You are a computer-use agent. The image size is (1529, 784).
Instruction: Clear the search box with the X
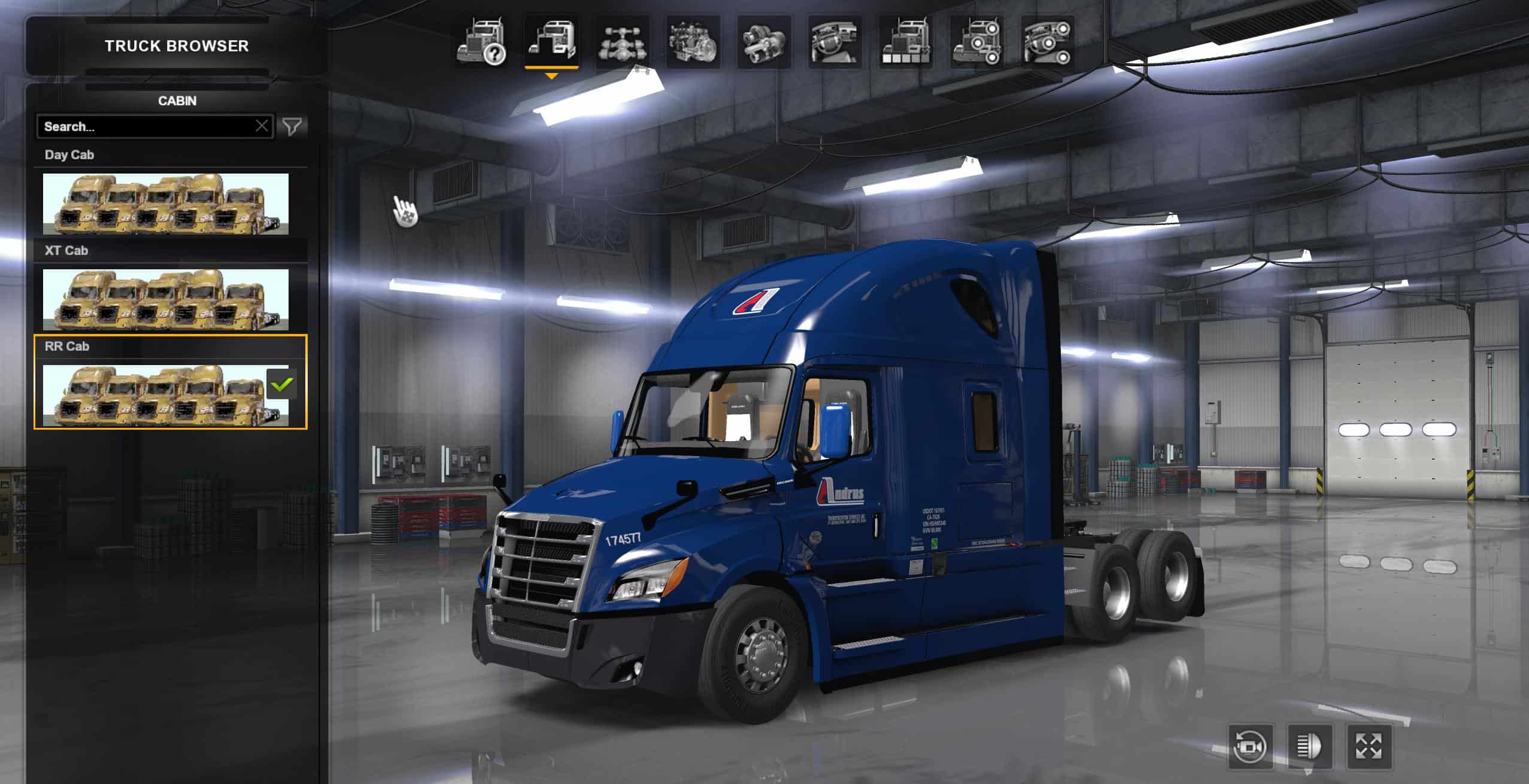point(262,126)
